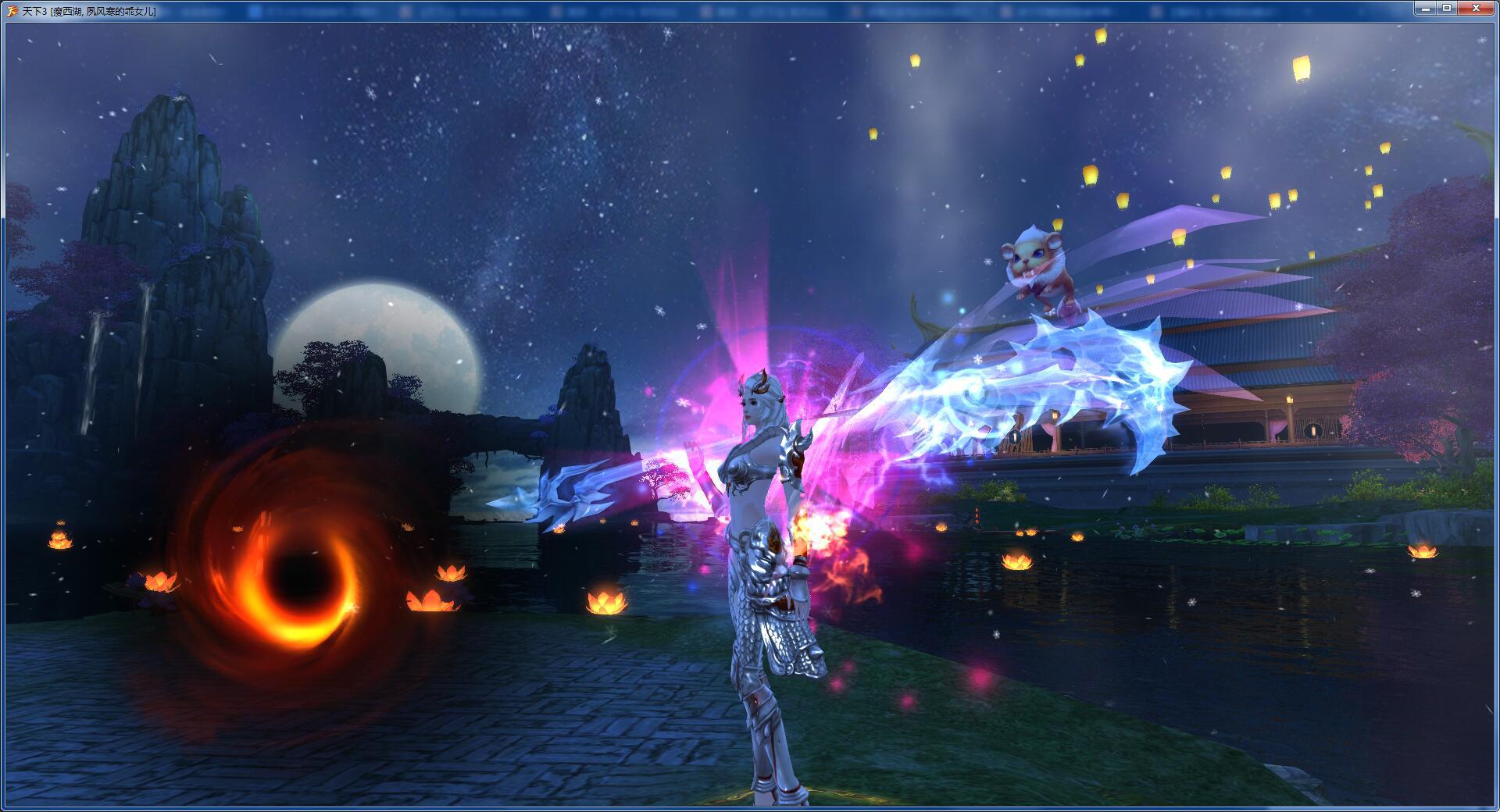Close the game window
1500x812 pixels.
[x=1475, y=8]
